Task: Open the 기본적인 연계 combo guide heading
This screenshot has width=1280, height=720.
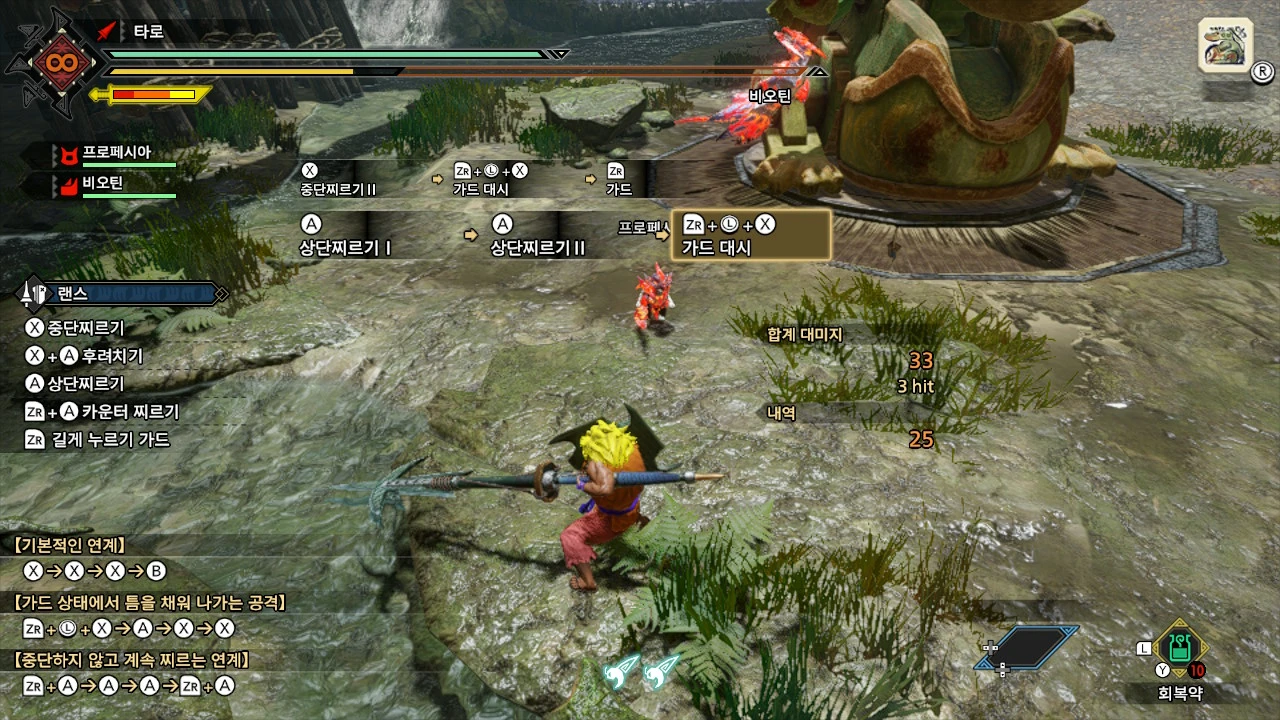Action: click(x=70, y=545)
